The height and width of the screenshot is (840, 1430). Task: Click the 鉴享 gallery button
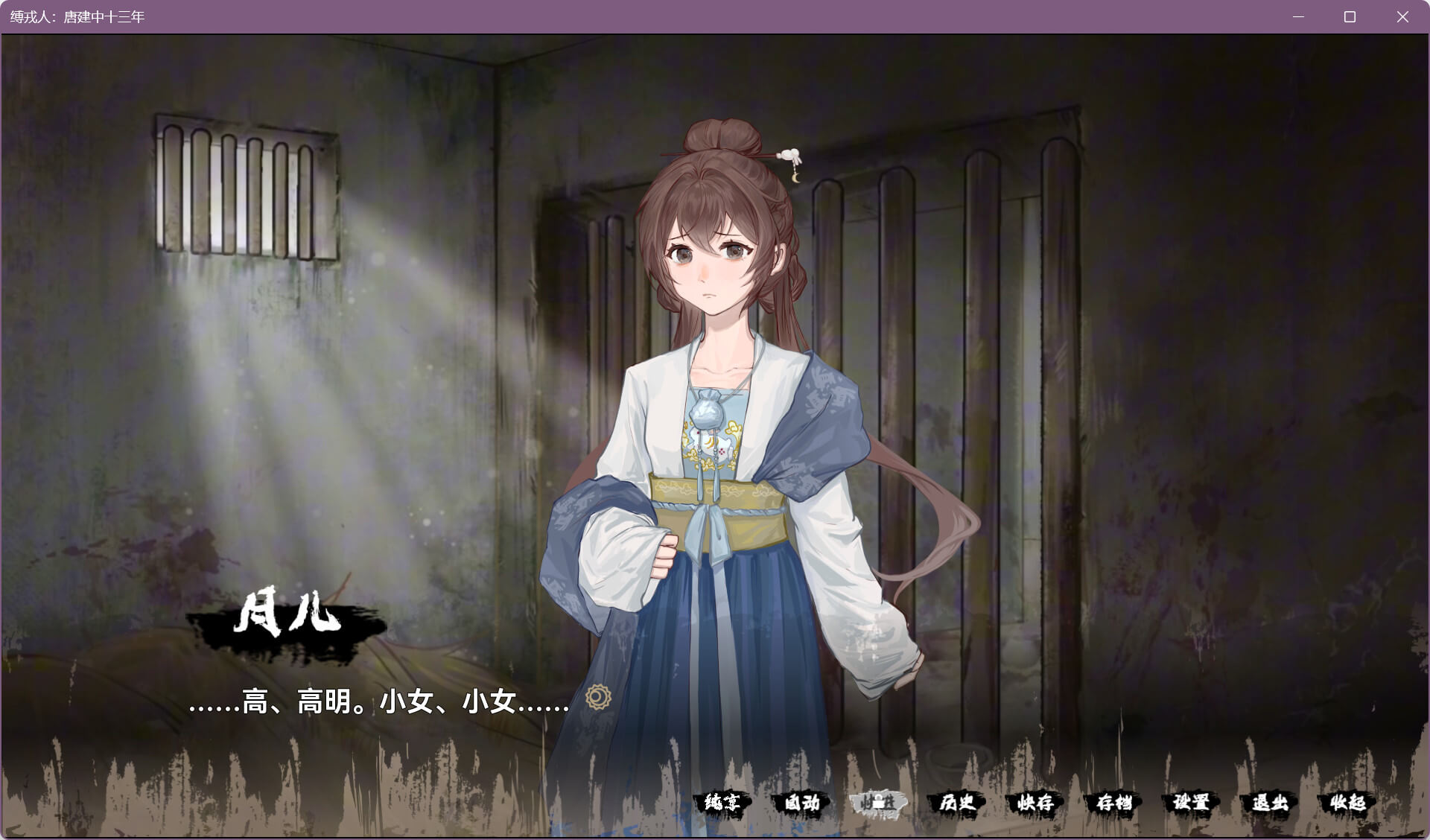coord(722,803)
